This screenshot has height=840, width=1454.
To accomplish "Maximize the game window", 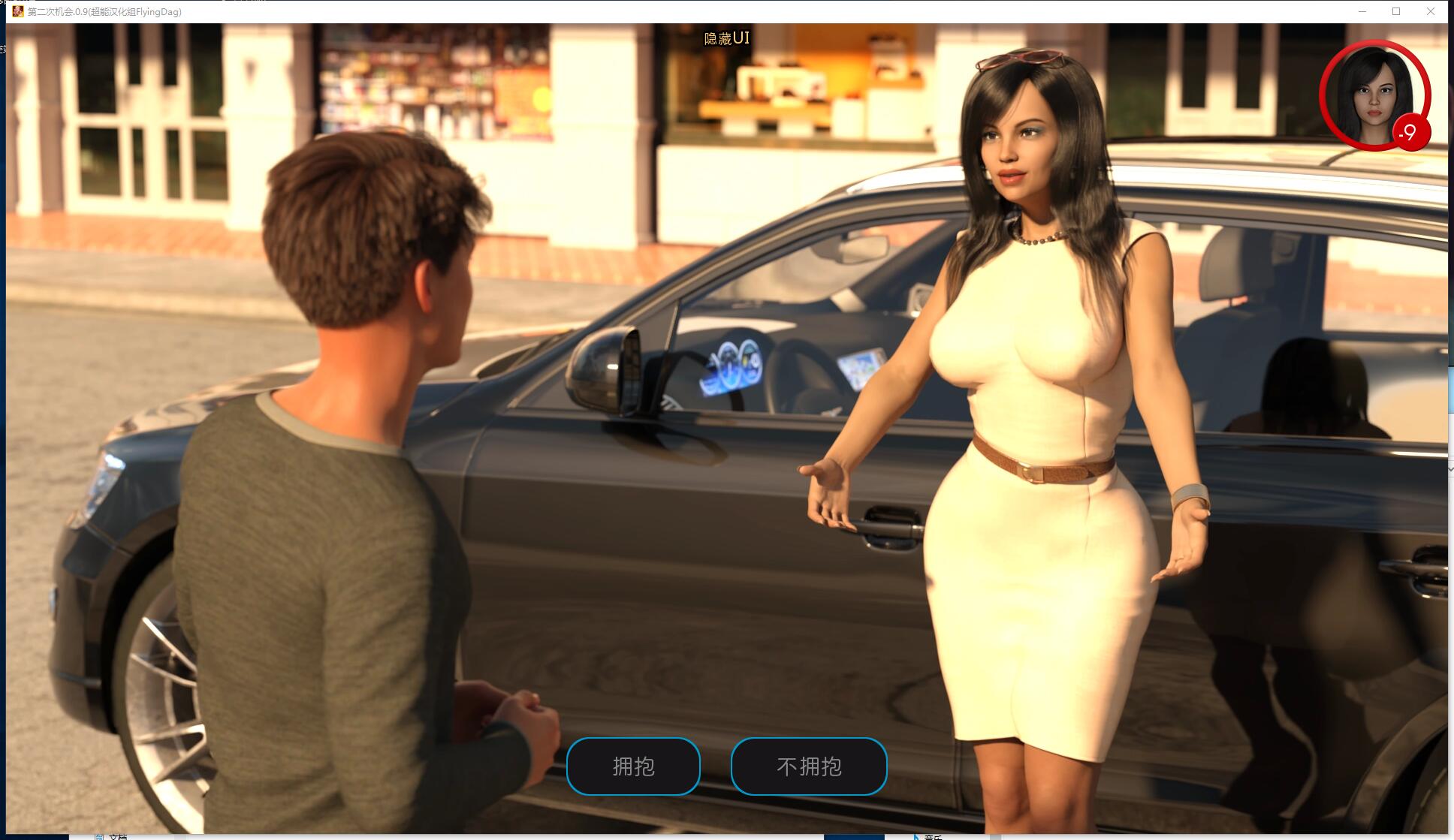I will tap(1396, 12).
